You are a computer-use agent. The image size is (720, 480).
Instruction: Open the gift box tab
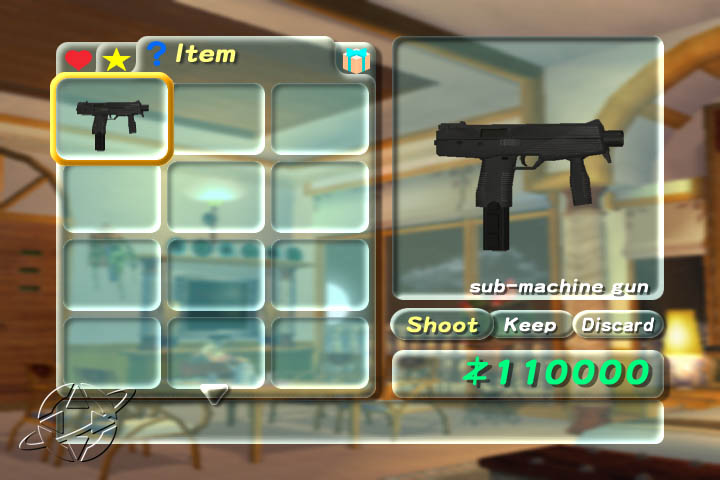354,60
